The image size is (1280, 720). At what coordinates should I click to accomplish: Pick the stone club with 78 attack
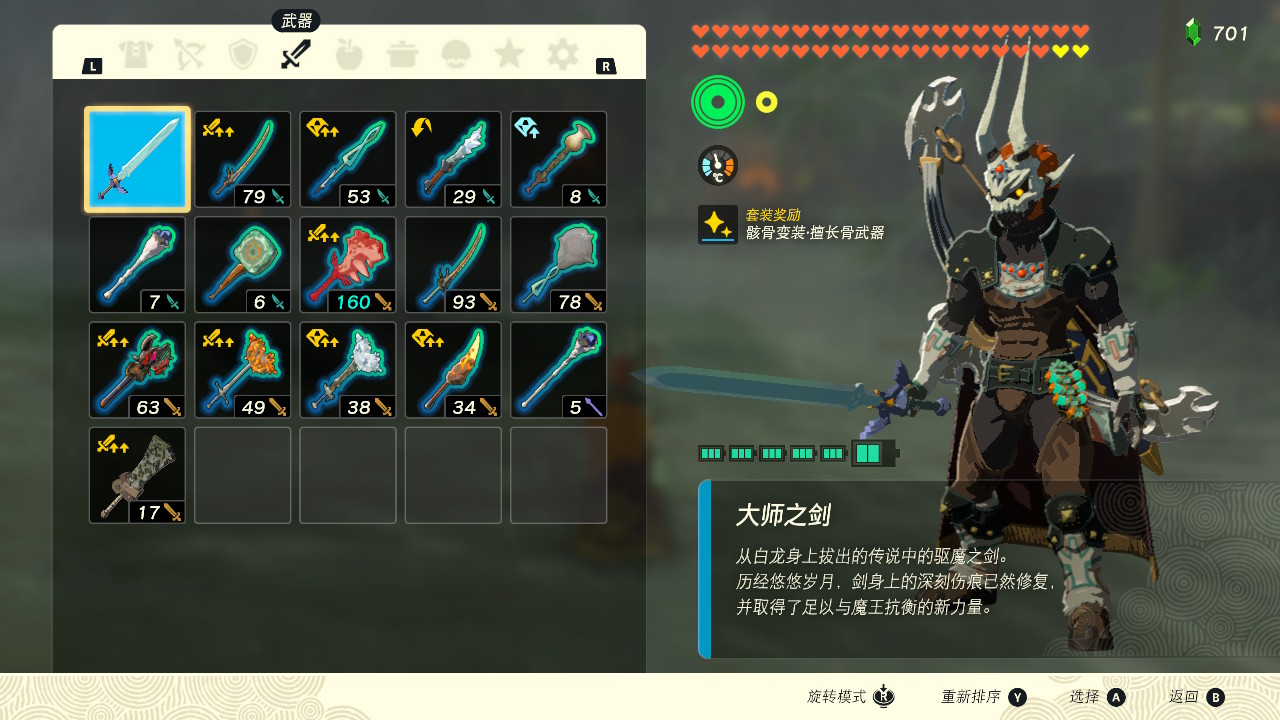(x=559, y=265)
